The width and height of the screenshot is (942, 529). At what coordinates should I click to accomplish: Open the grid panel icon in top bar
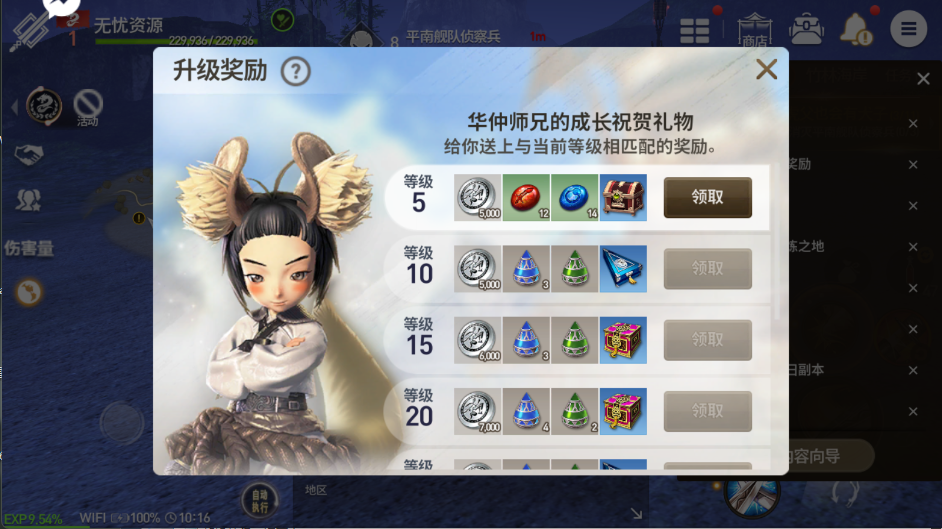click(x=695, y=30)
